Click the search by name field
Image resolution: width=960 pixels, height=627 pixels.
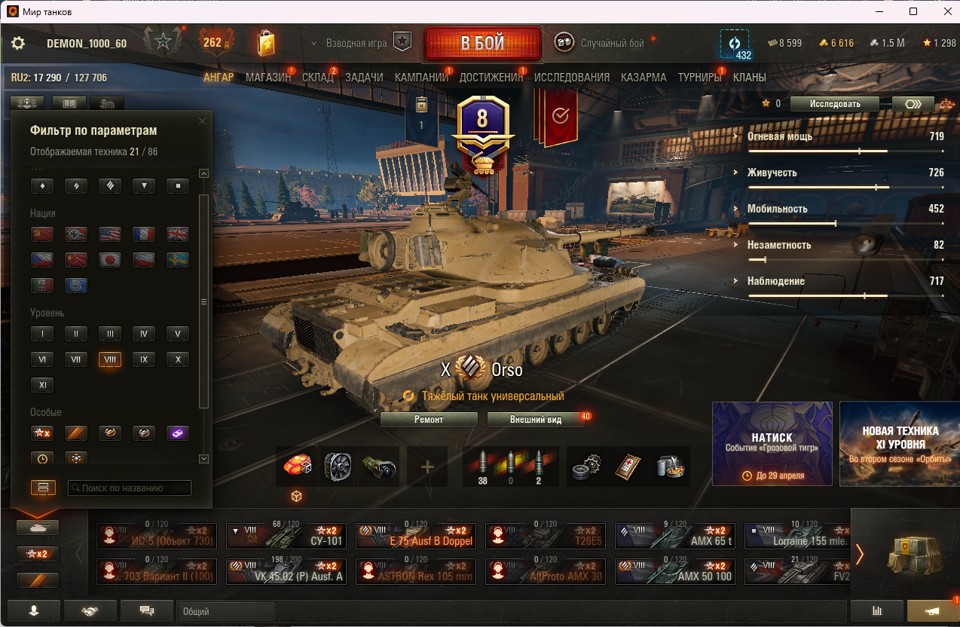(x=130, y=488)
